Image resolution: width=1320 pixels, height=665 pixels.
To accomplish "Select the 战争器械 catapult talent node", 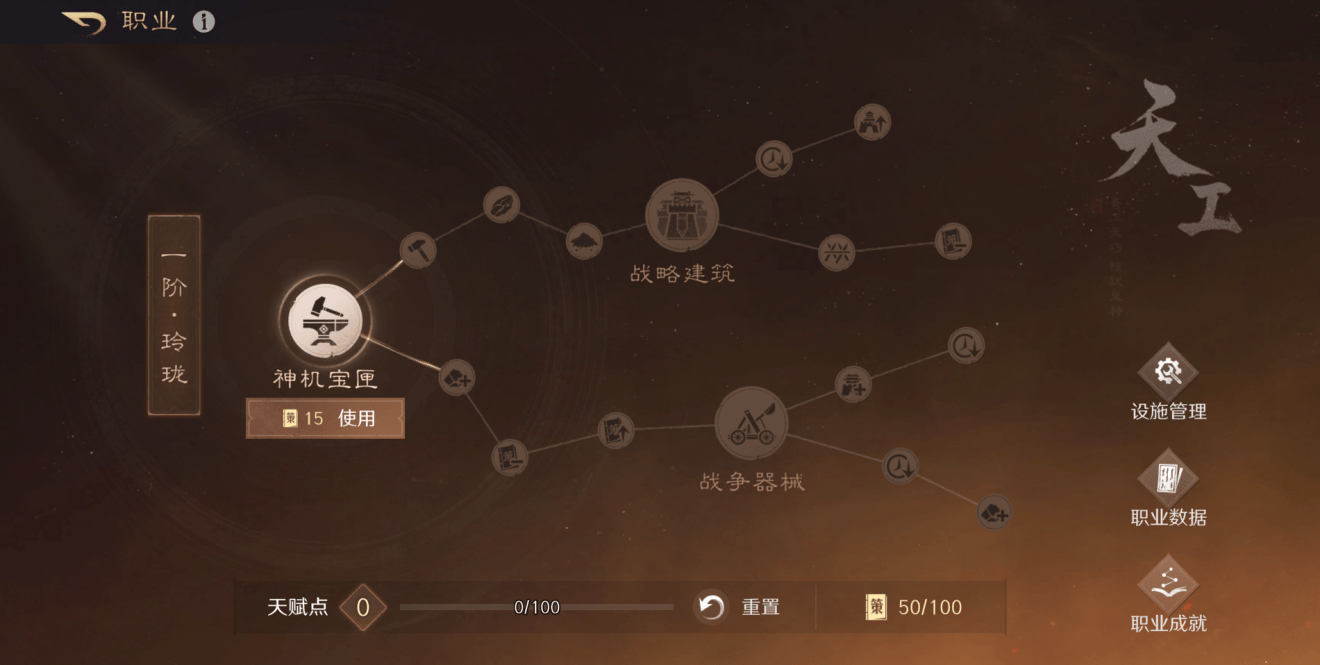I will [x=751, y=424].
